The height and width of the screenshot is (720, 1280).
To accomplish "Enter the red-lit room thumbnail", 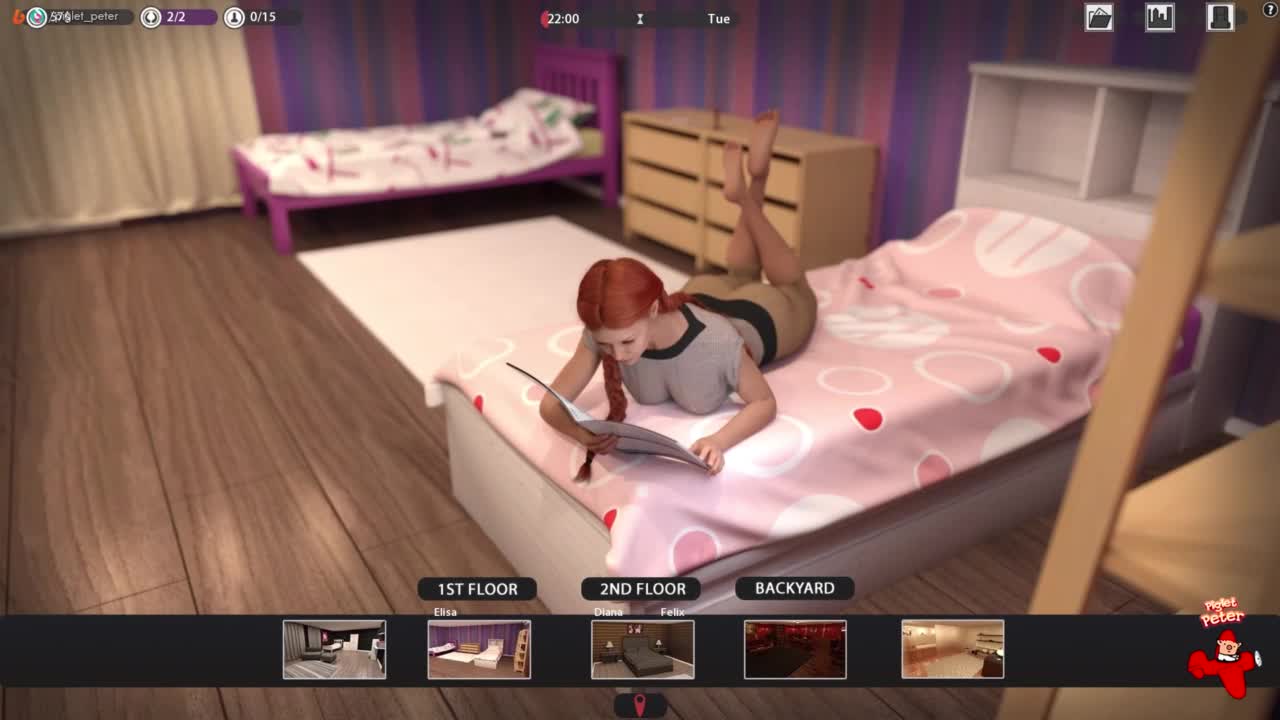I will point(795,649).
